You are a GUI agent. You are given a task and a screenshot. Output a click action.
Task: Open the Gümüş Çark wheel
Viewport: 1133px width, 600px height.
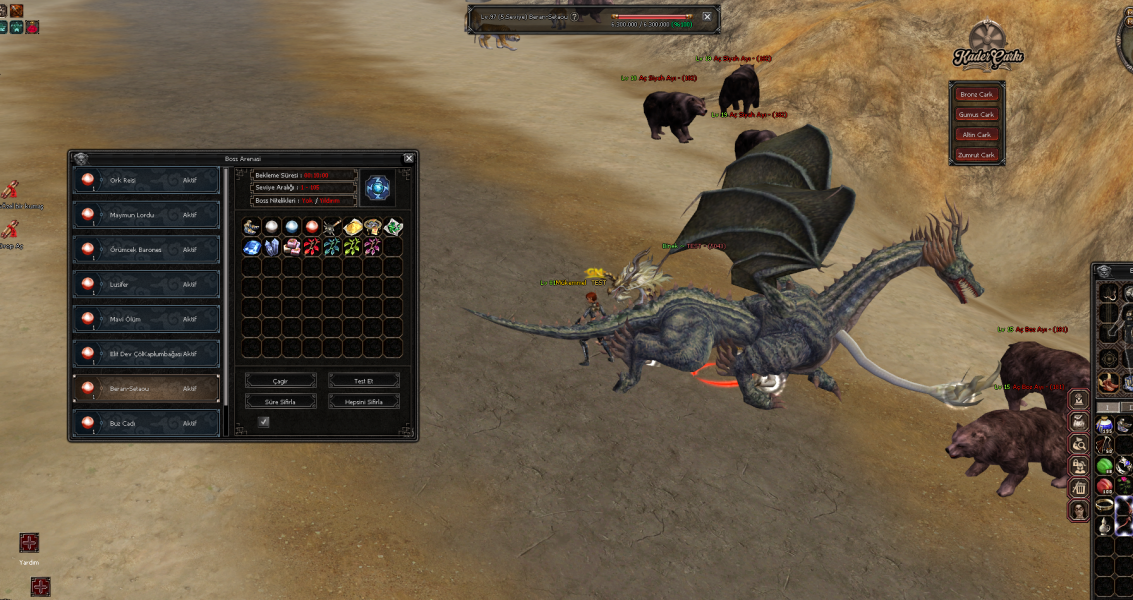(976, 115)
